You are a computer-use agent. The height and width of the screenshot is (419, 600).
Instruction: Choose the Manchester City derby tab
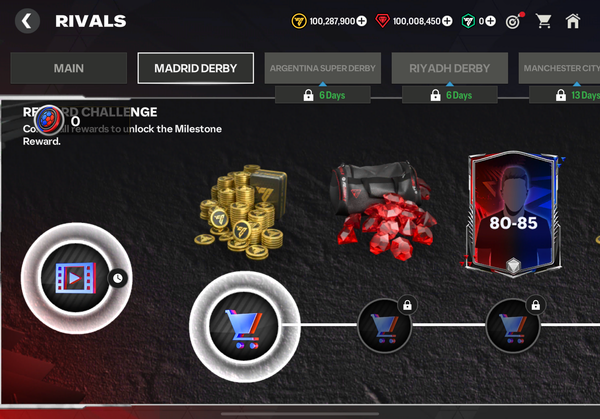[561, 68]
